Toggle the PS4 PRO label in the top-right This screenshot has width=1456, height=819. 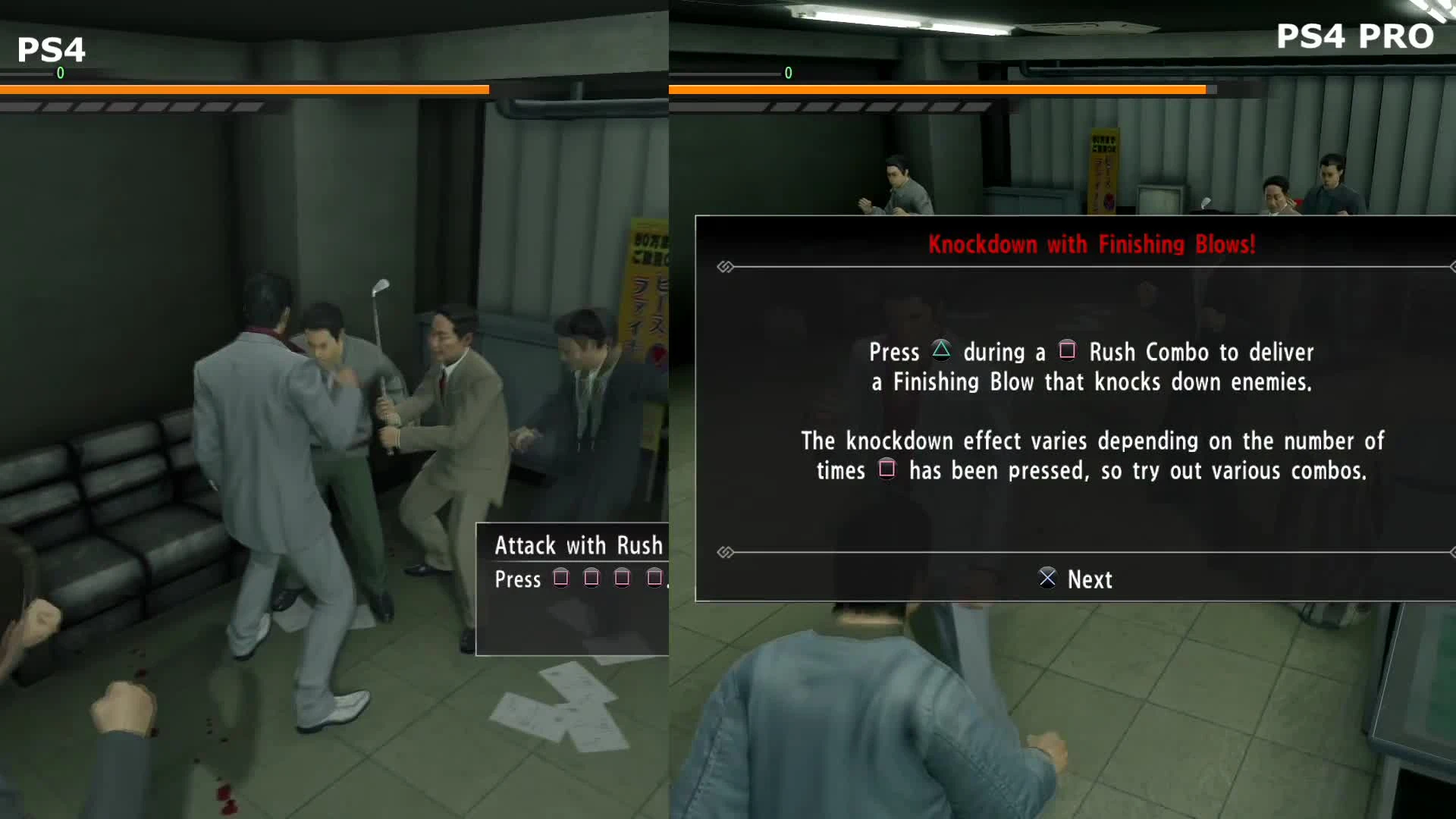point(1354,36)
